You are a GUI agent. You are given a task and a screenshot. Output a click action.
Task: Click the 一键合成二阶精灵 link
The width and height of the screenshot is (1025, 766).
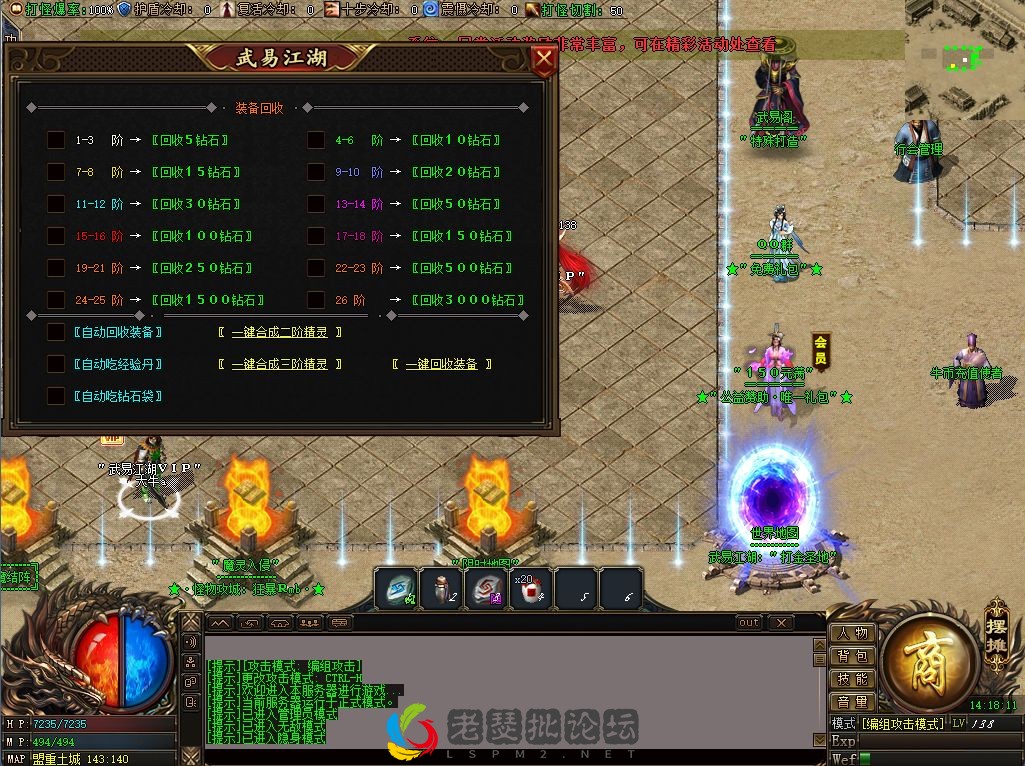tap(279, 332)
